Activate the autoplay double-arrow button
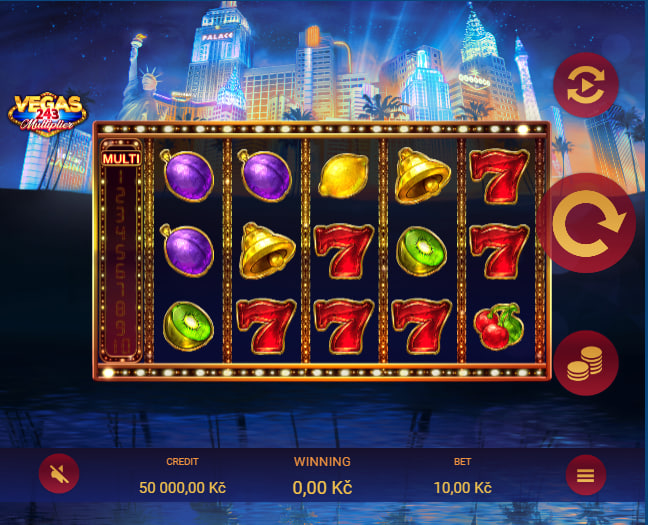 click(x=586, y=86)
